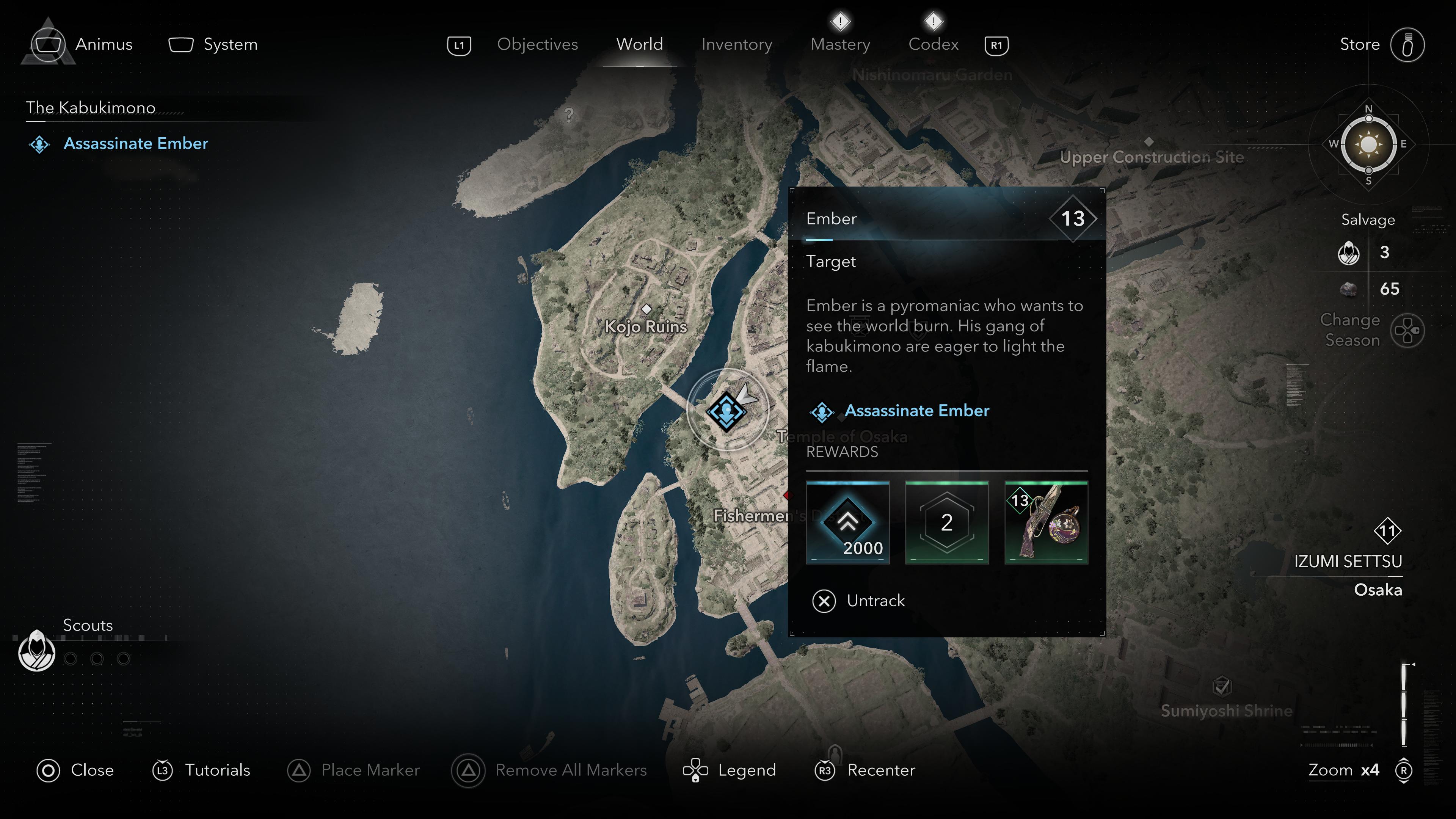
Task: Select the World tab
Action: coord(639,44)
